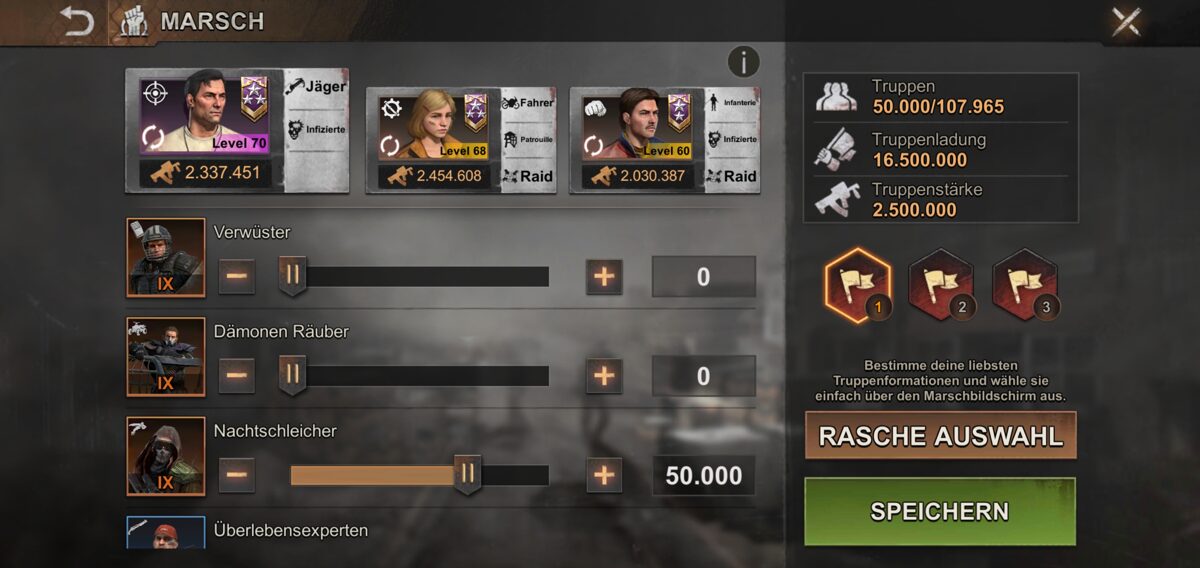Image resolution: width=1200 pixels, height=568 pixels.
Task: Go back using the return arrow
Action: pyautogui.click(x=76, y=22)
